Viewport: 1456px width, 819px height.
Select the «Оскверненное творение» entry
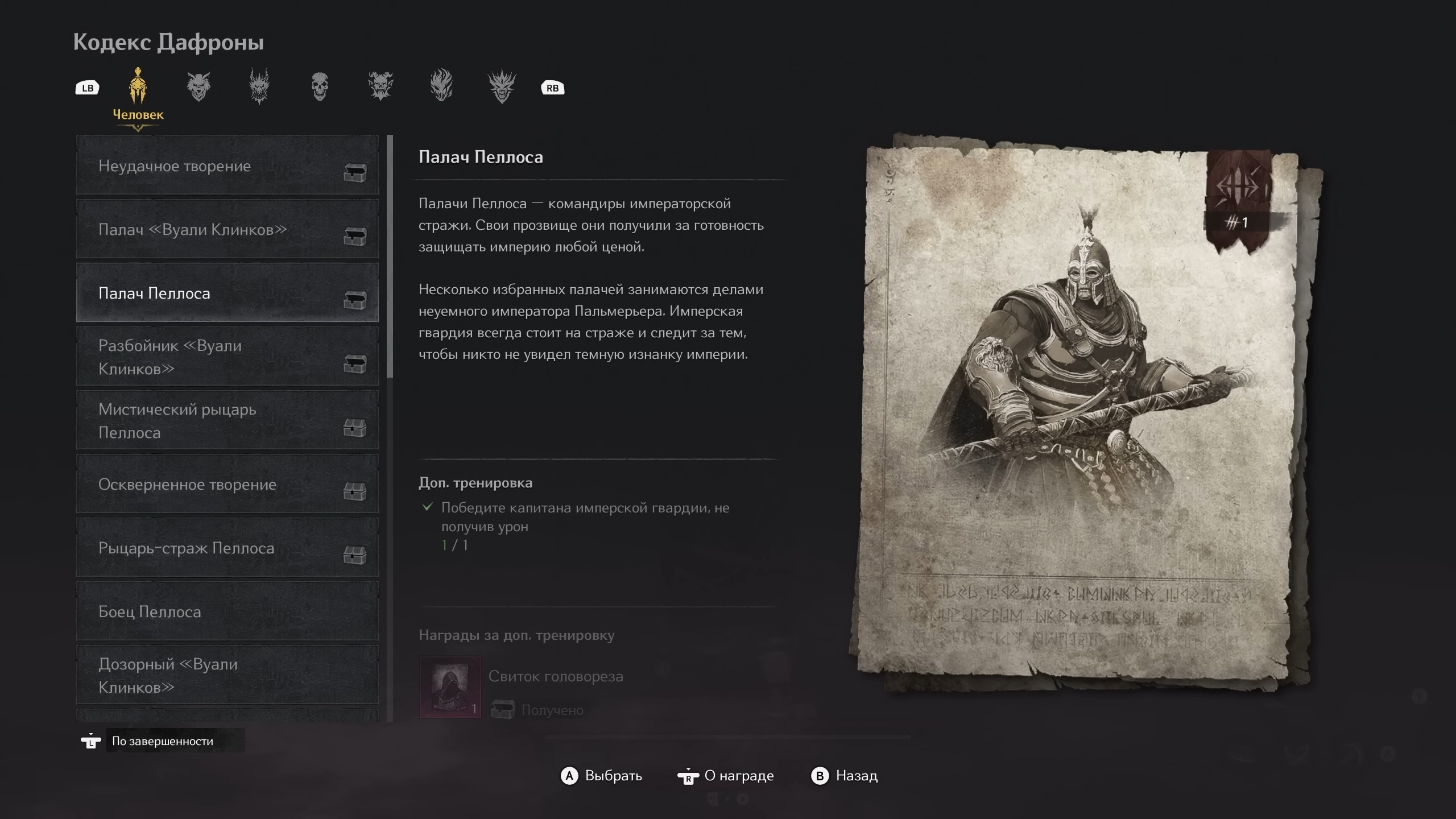point(227,485)
